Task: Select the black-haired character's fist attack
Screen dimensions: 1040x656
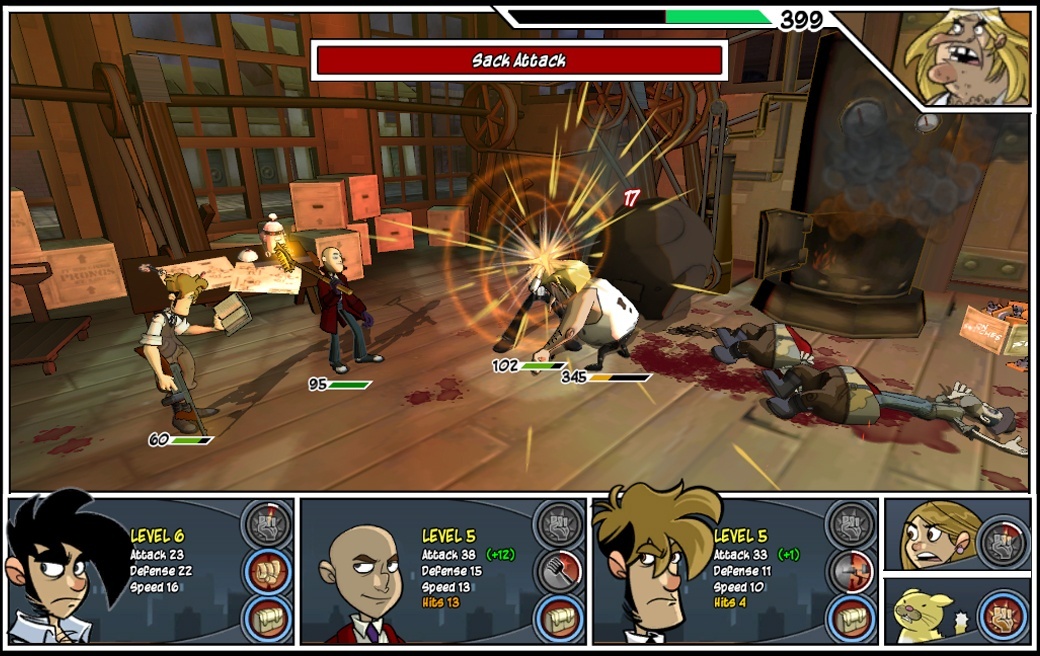Action: pyautogui.click(x=268, y=571)
